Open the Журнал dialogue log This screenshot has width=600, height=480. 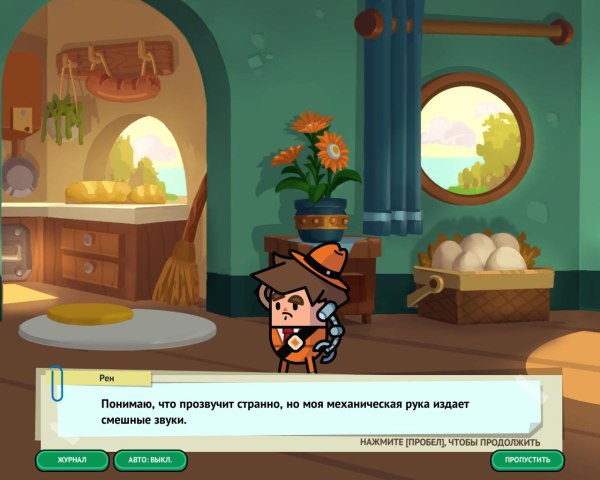[x=72, y=460]
